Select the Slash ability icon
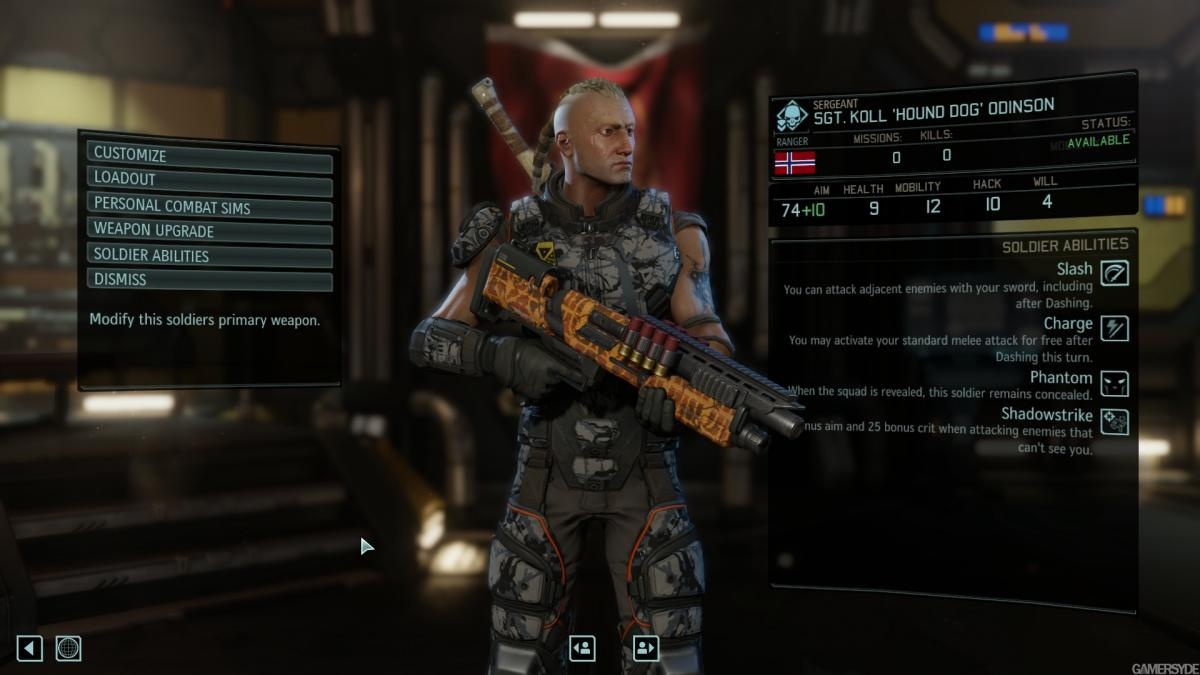 pyautogui.click(x=1114, y=272)
